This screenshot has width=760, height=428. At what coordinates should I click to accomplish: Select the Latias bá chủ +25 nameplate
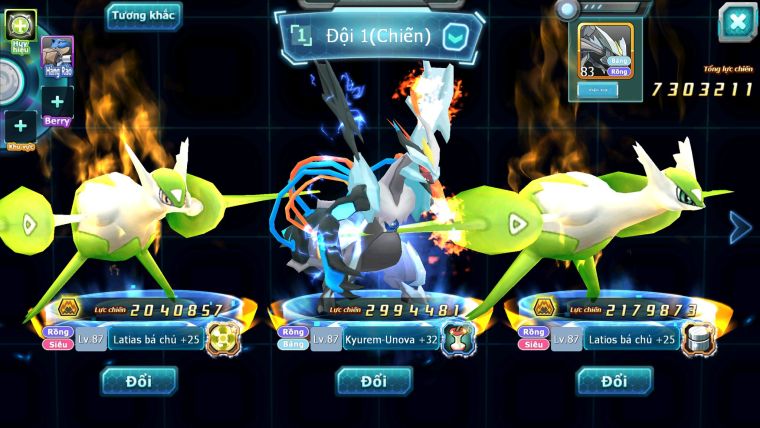(154, 340)
